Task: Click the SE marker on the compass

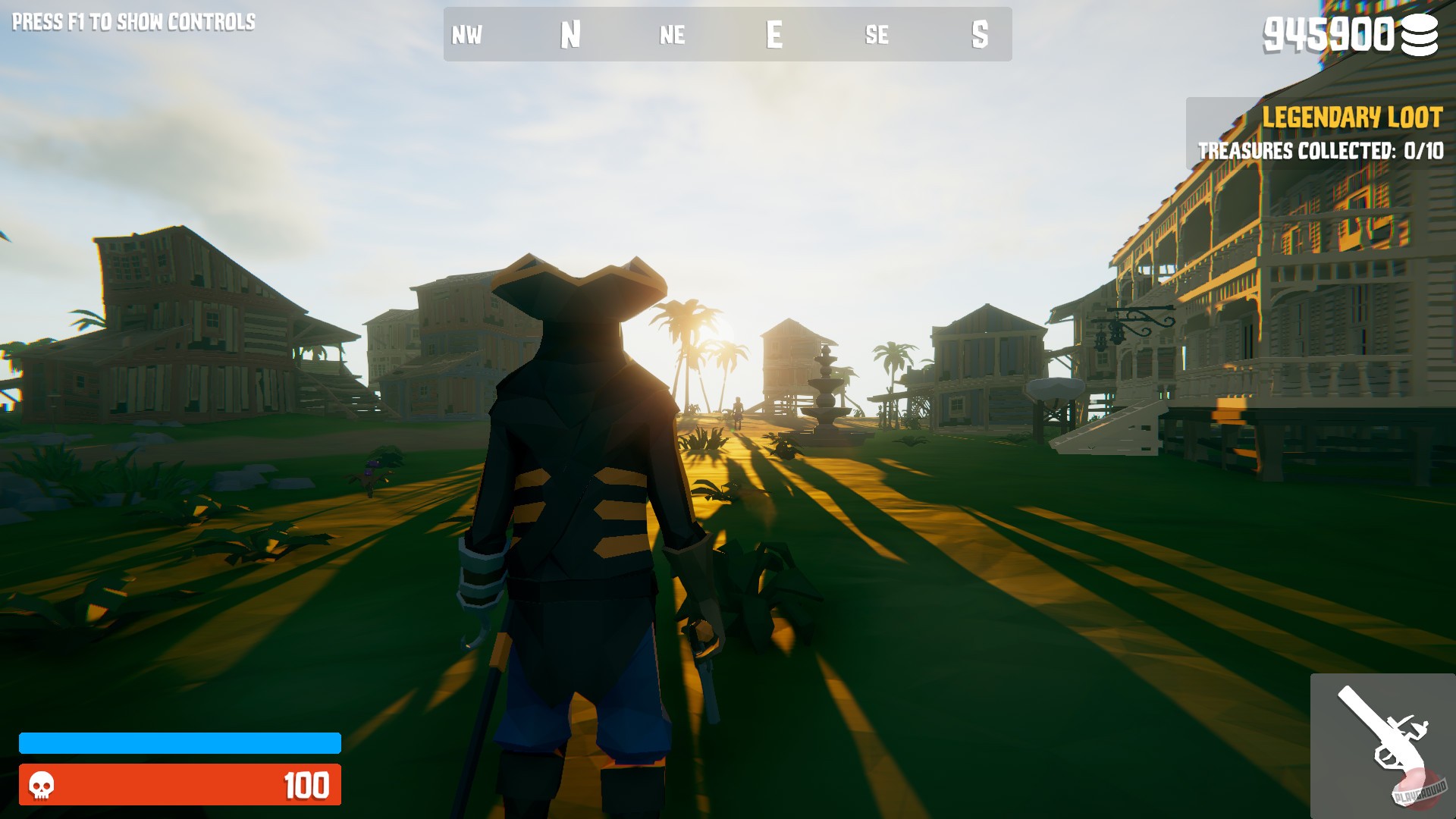Action: [877, 35]
